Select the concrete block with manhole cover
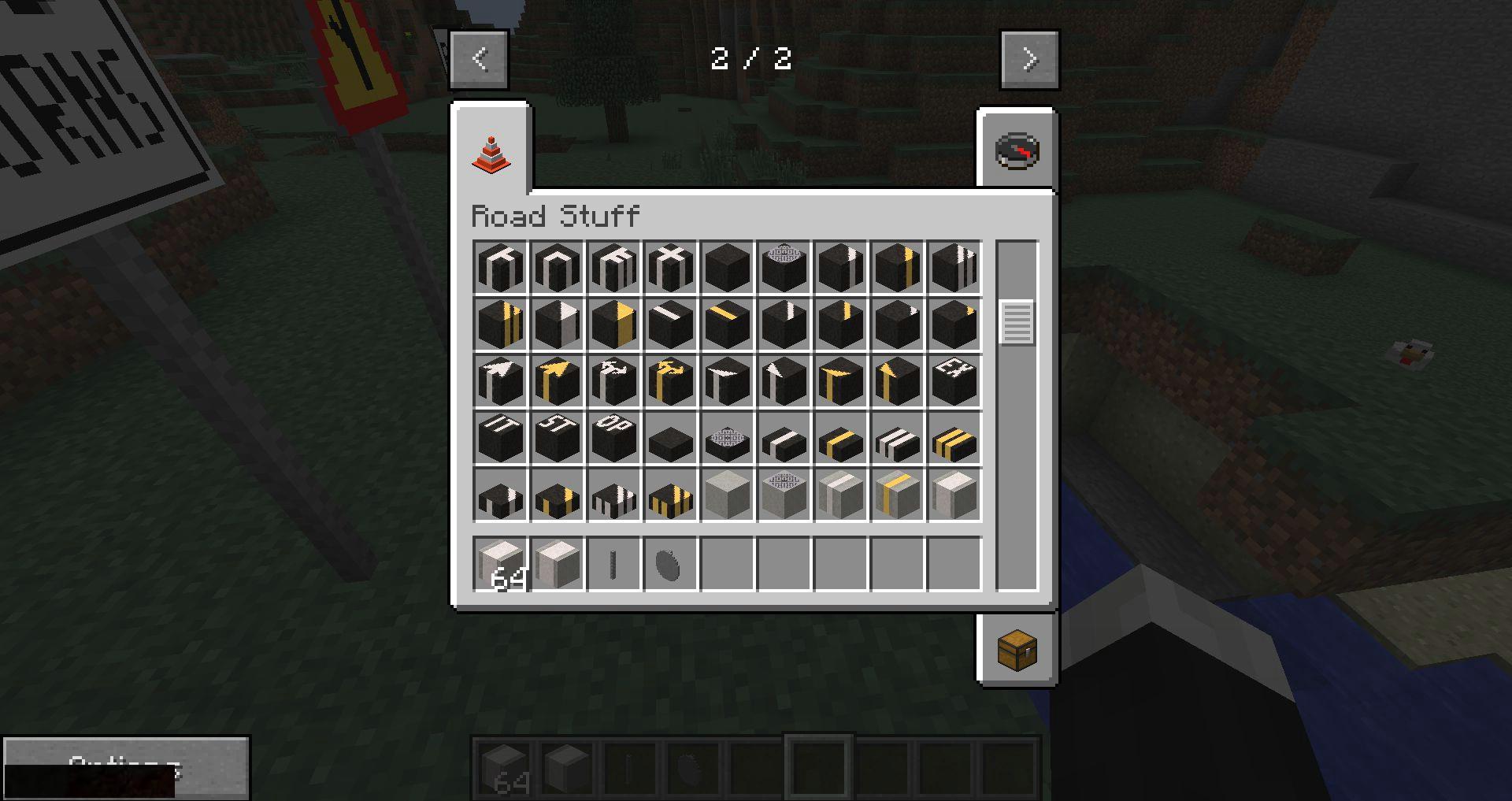The image size is (1512, 801). click(x=784, y=495)
